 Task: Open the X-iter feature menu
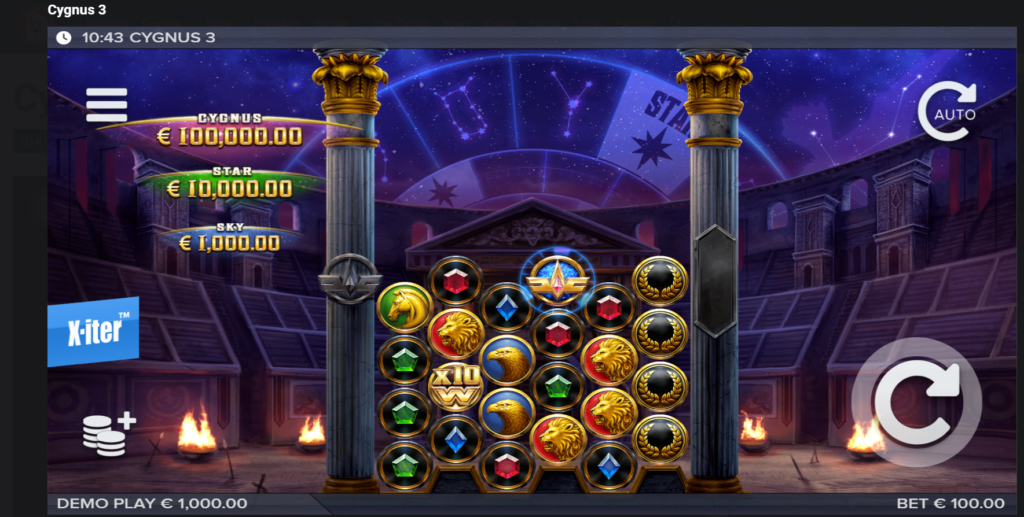pyautogui.click(x=93, y=332)
